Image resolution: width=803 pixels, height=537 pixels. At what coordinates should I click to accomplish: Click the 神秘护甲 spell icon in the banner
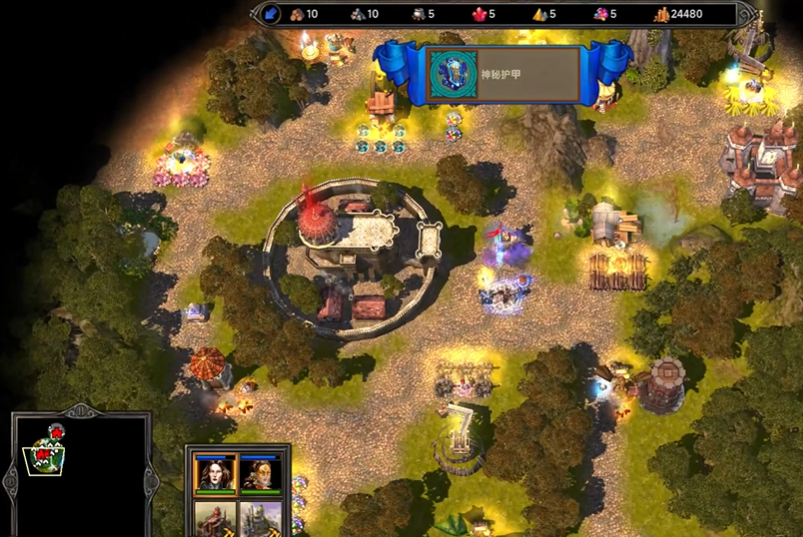[447, 74]
